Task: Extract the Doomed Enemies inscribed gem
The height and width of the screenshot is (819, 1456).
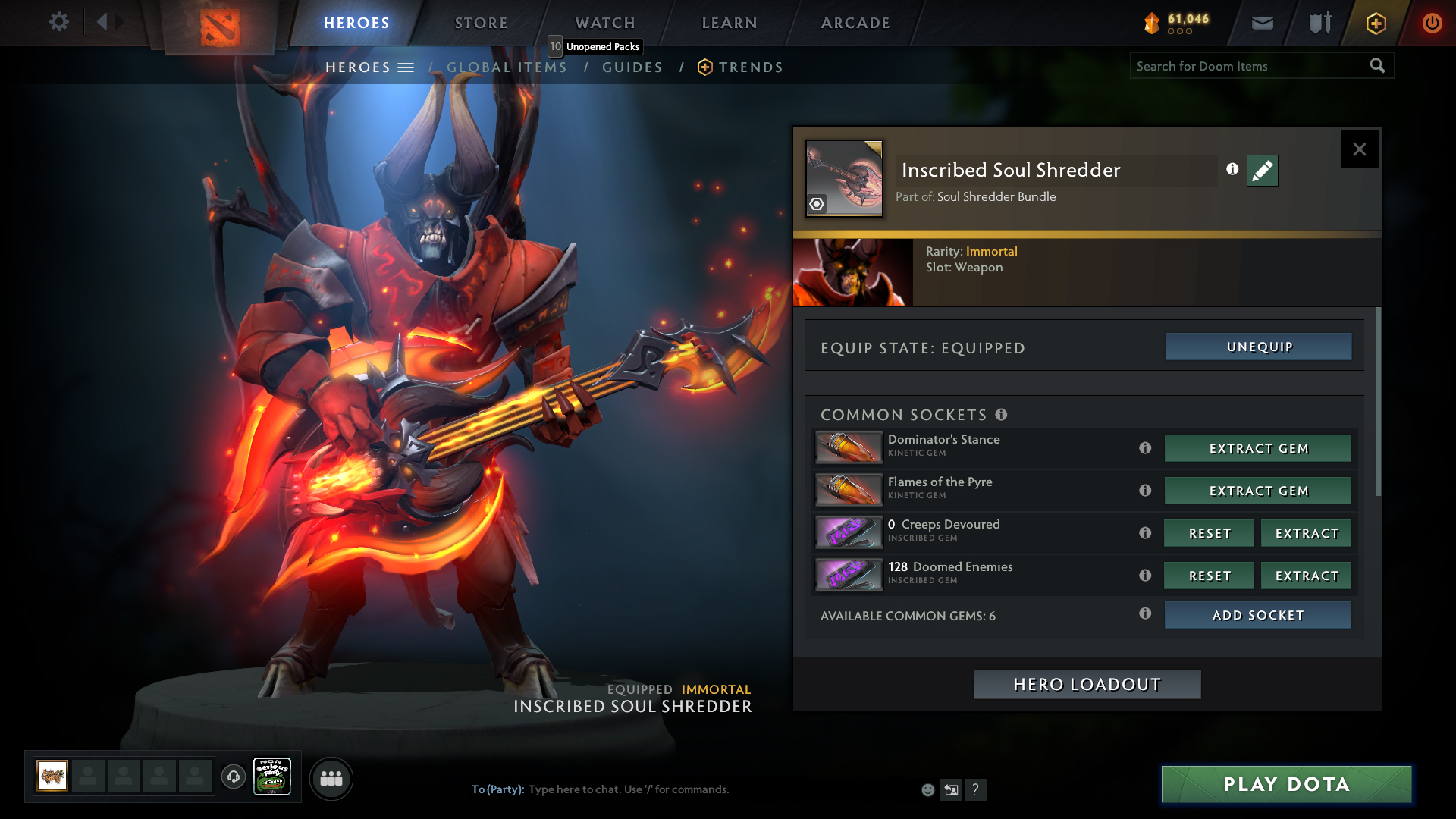Action: (1306, 576)
